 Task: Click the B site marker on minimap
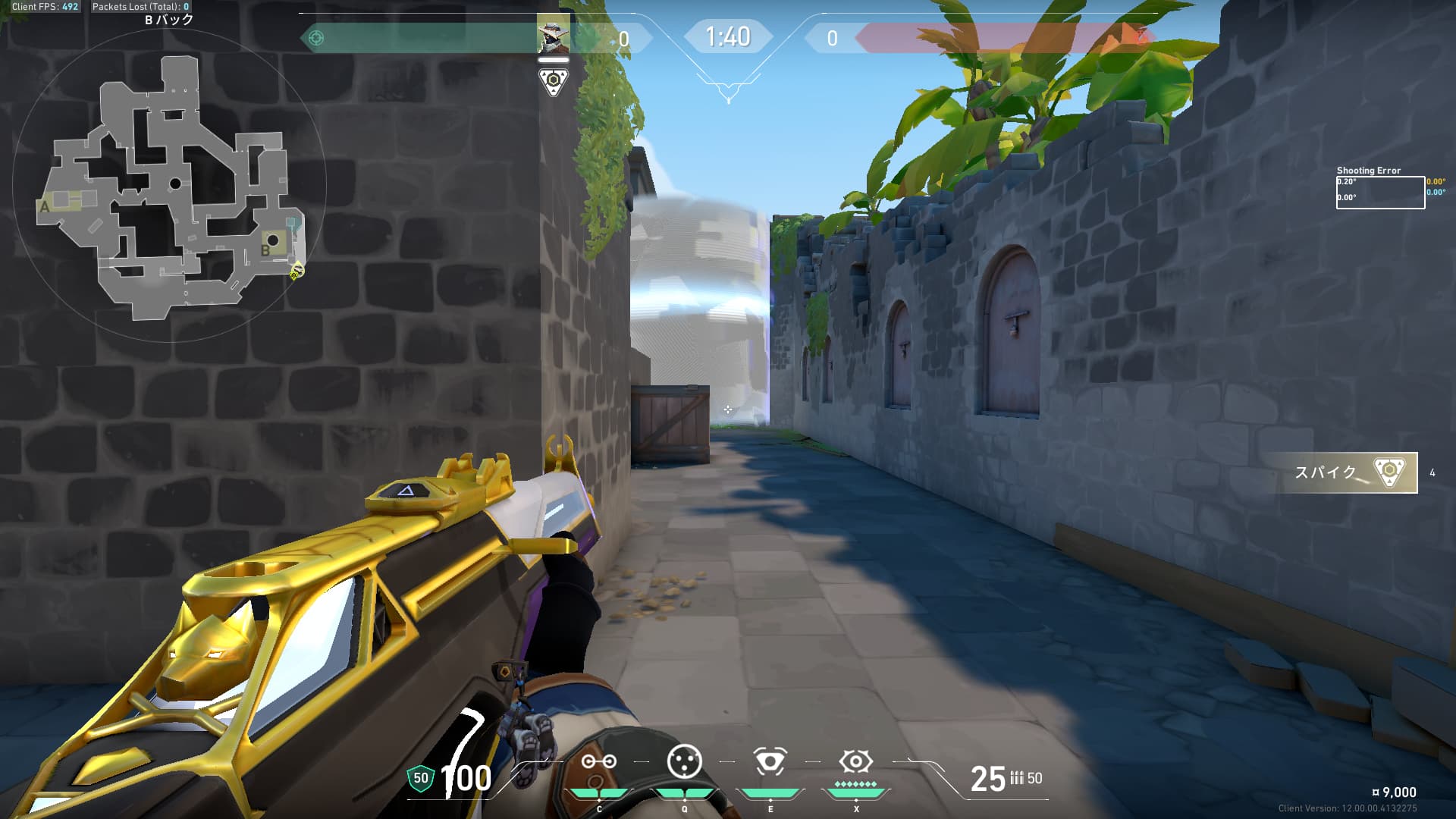[x=266, y=249]
